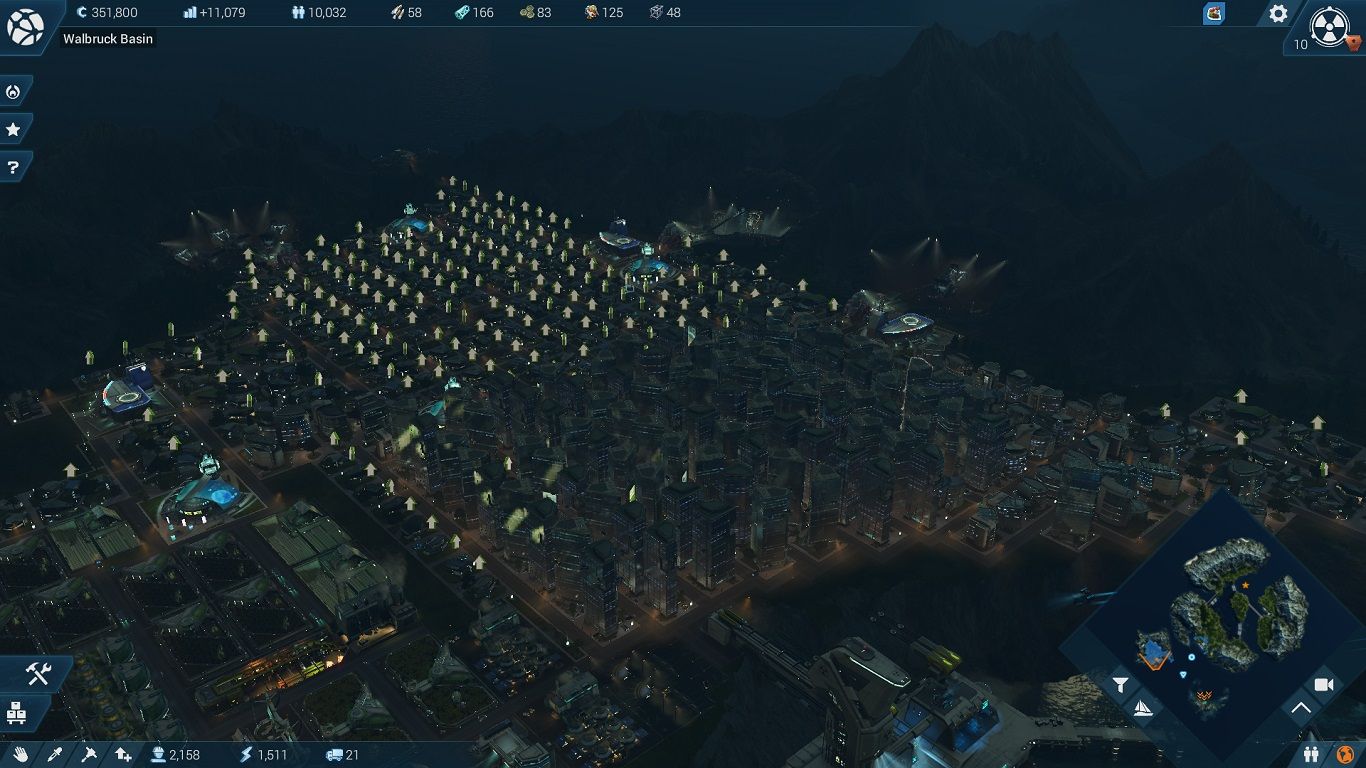Select the hand move tool
Viewport: 1366px width, 768px height.
(21, 754)
